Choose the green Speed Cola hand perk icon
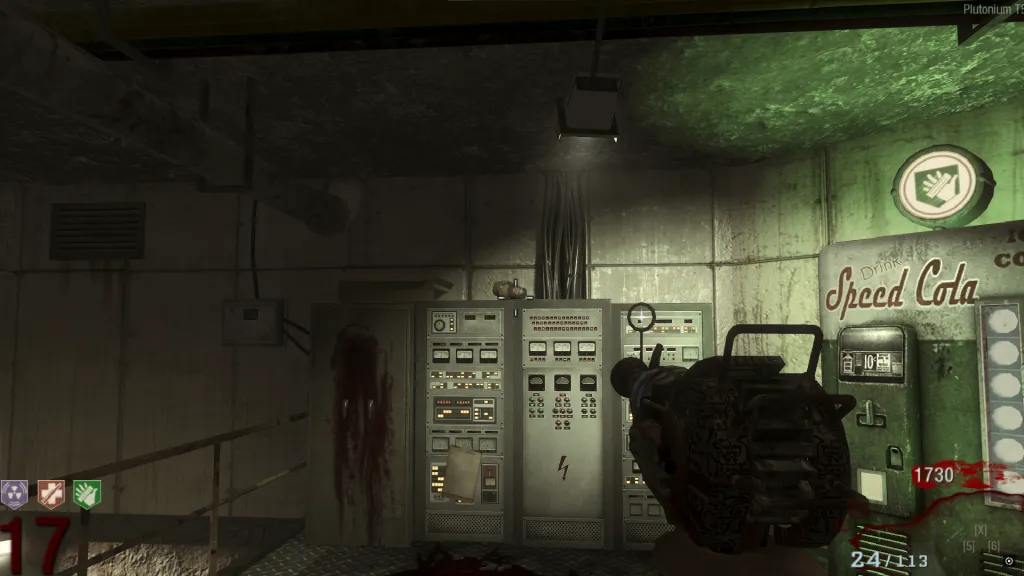This screenshot has width=1024, height=576. tap(87, 493)
